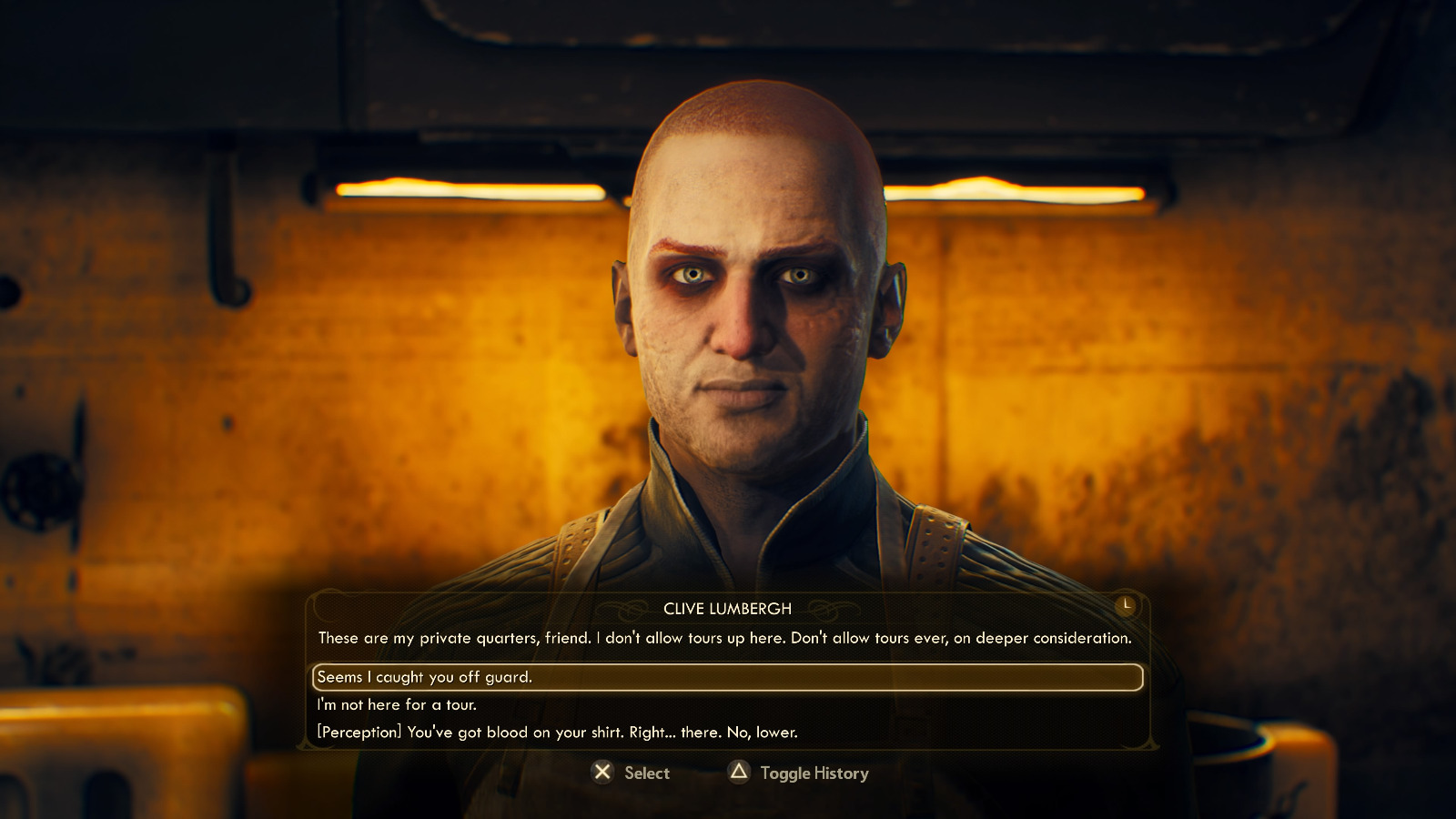The image size is (1456, 819).
Task: Click the triangle symbol beside Toggle History
Action: pos(737,773)
